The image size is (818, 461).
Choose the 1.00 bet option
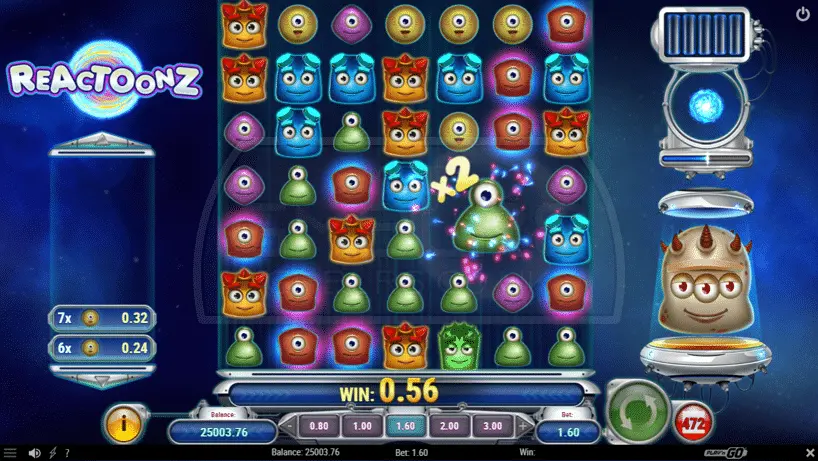pyautogui.click(x=361, y=425)
